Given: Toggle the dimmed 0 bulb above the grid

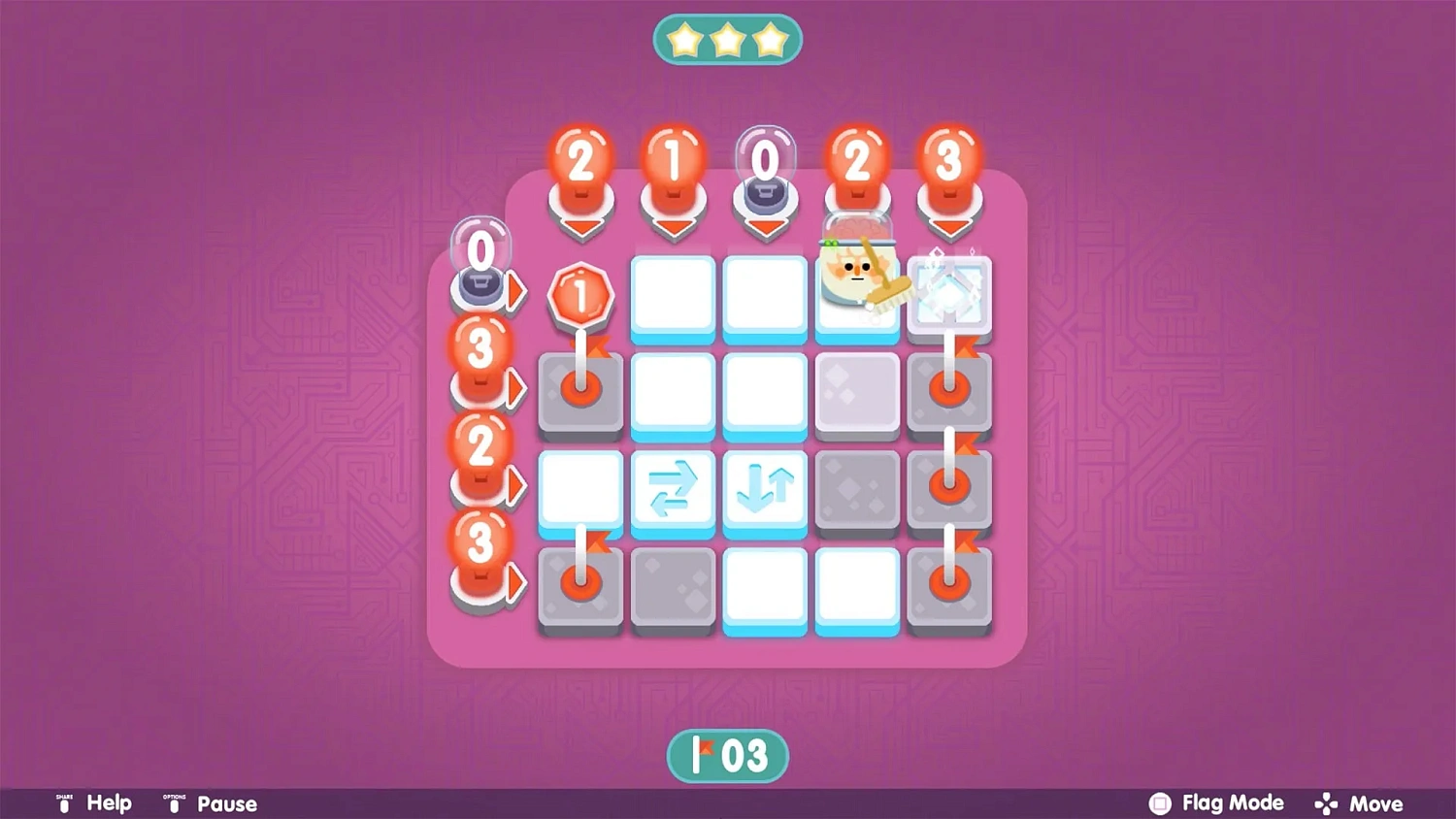Looking at the screenshot, I should click(x=765, y=160).
